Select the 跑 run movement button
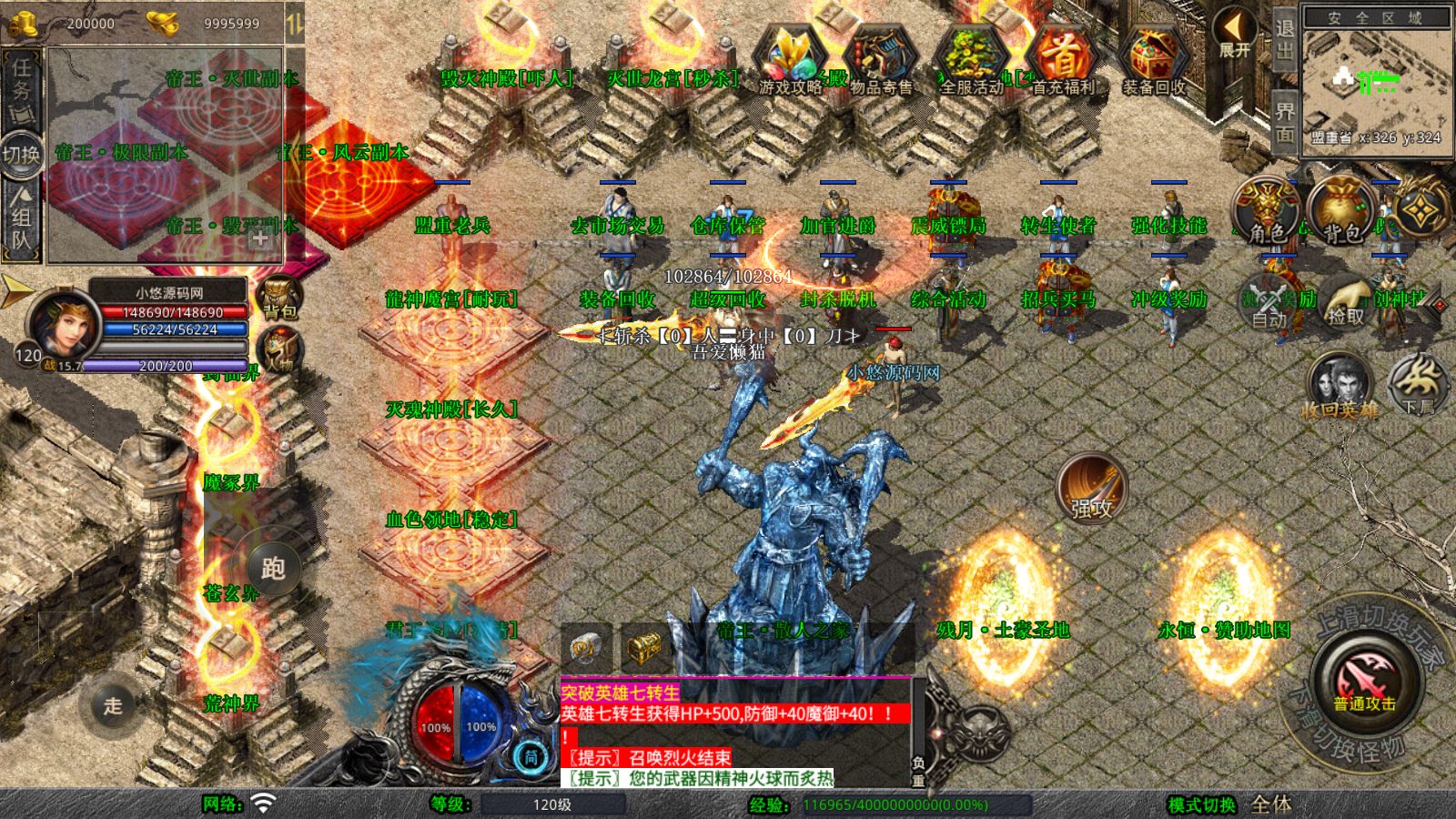The width and height of the screenshot is (1456, 819). click(273, 569)
